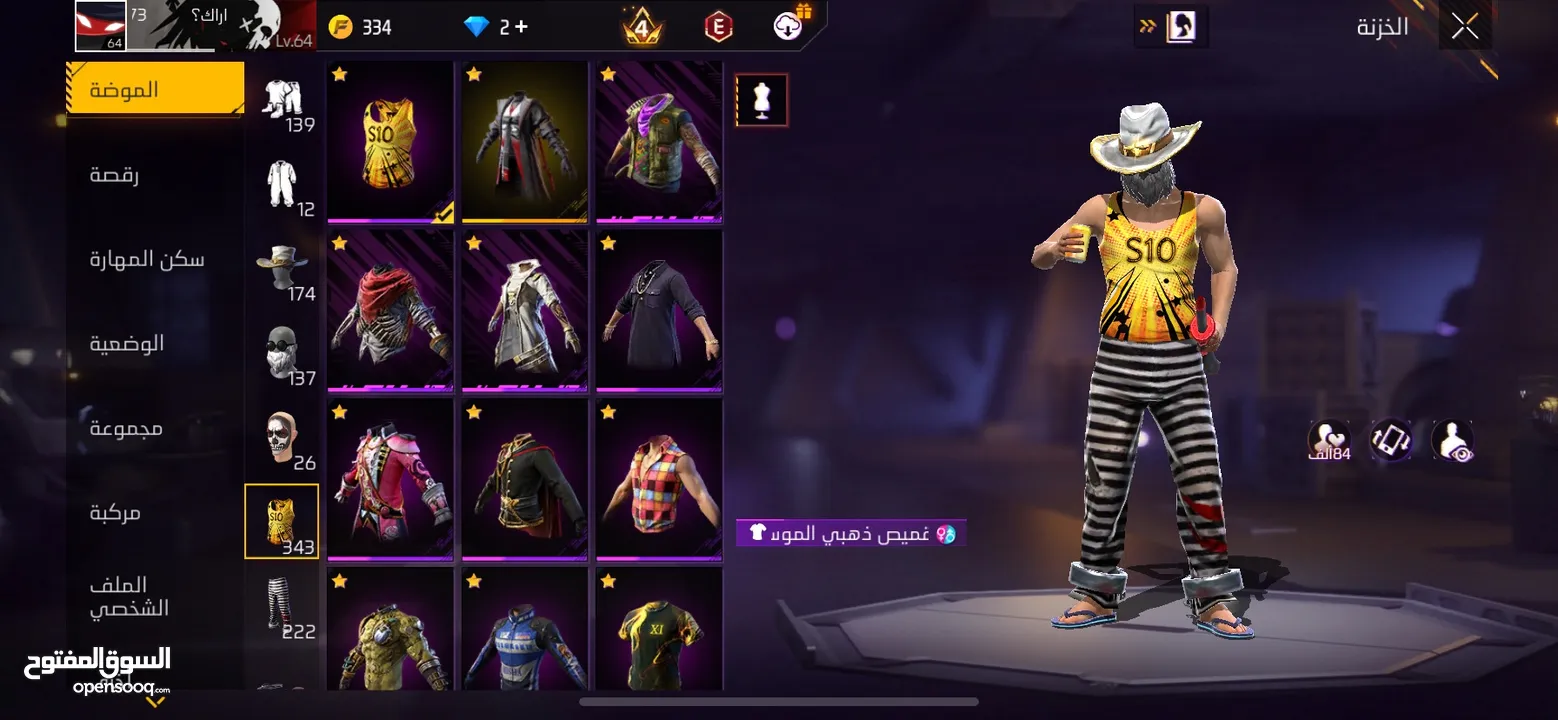
Task: Select the plaid sleeveless shirt
Action: coord(659,479)
